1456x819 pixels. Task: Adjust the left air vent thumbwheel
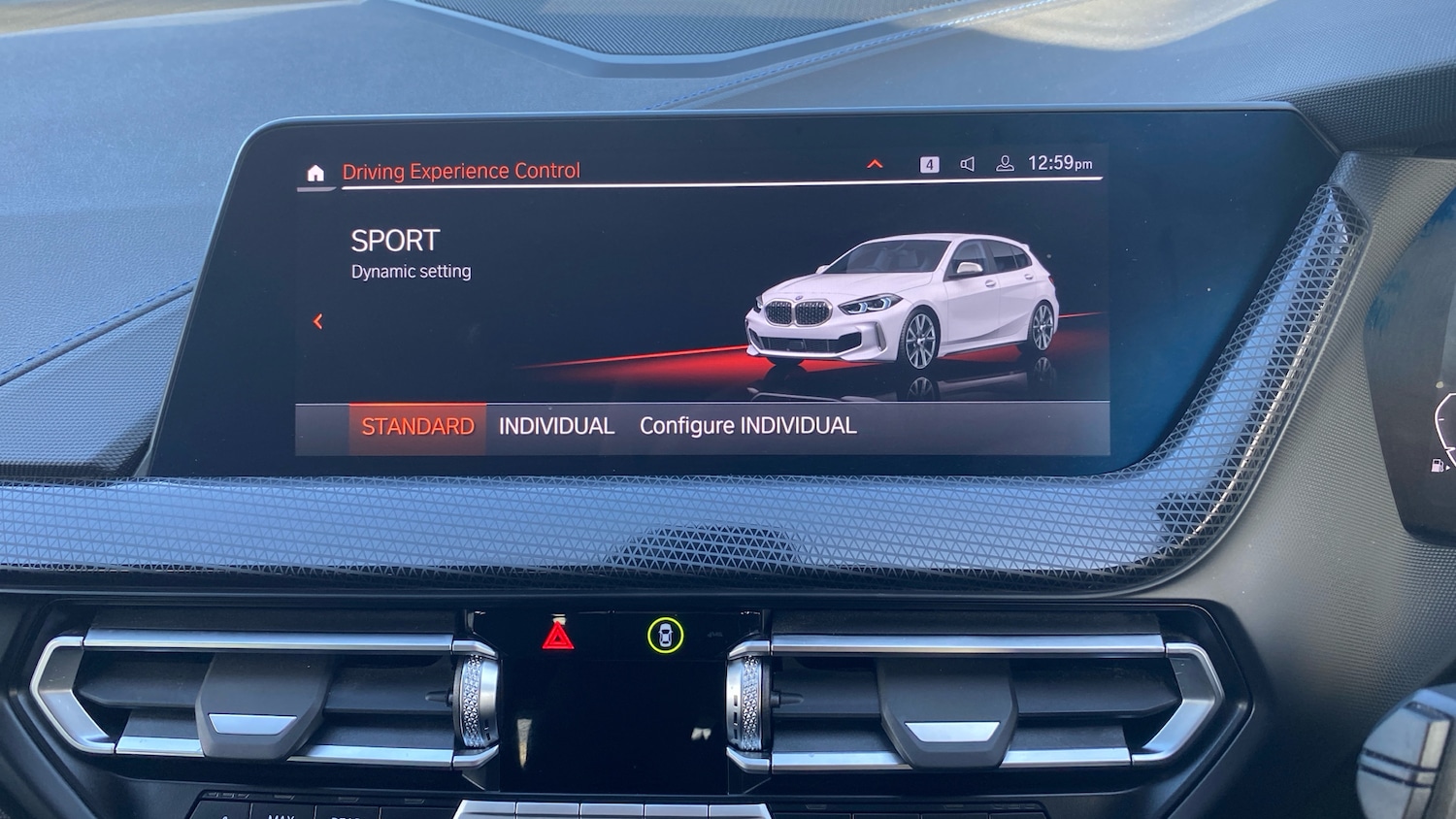[x=477, y=701]
